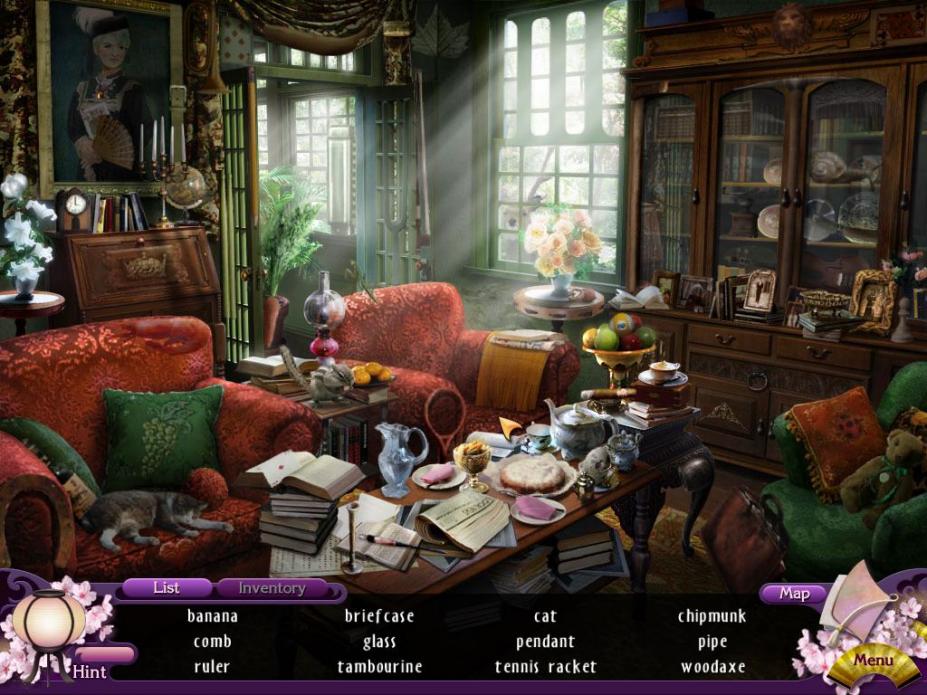Switch to the List tab
This screenshot has width=927, height=695.
166,588
